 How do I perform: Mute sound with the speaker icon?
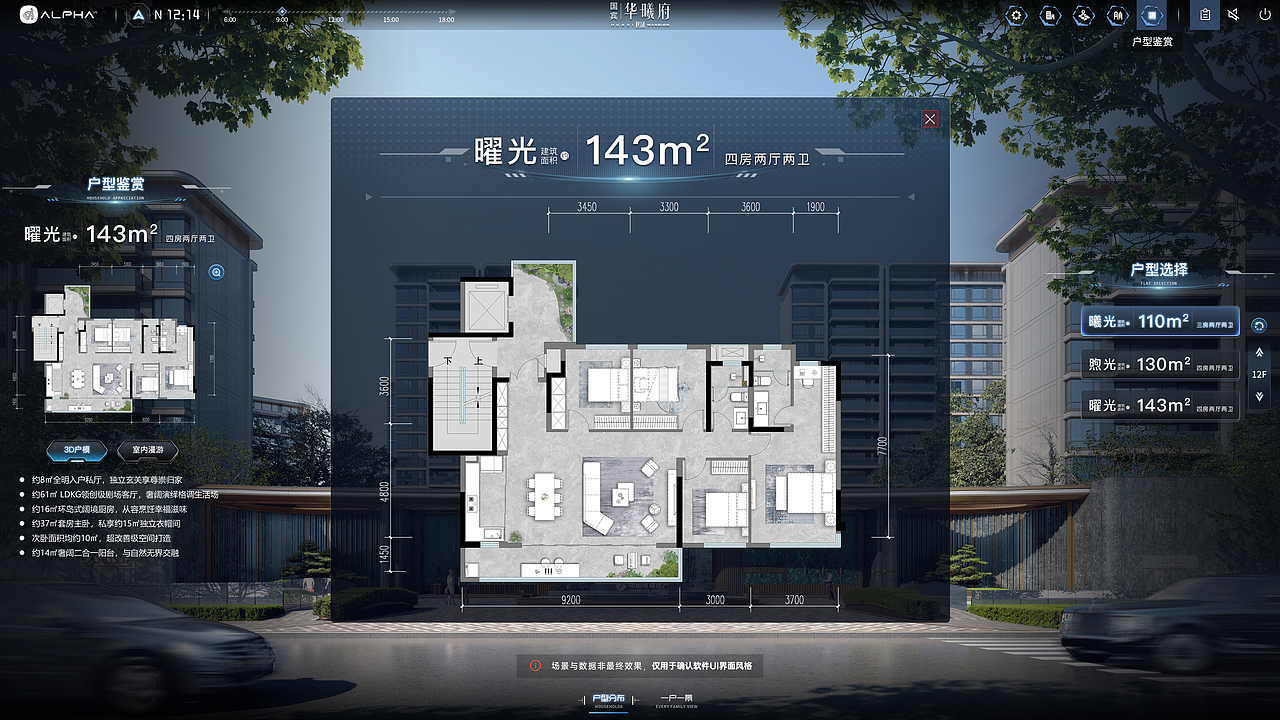[x=1233, y=15]
